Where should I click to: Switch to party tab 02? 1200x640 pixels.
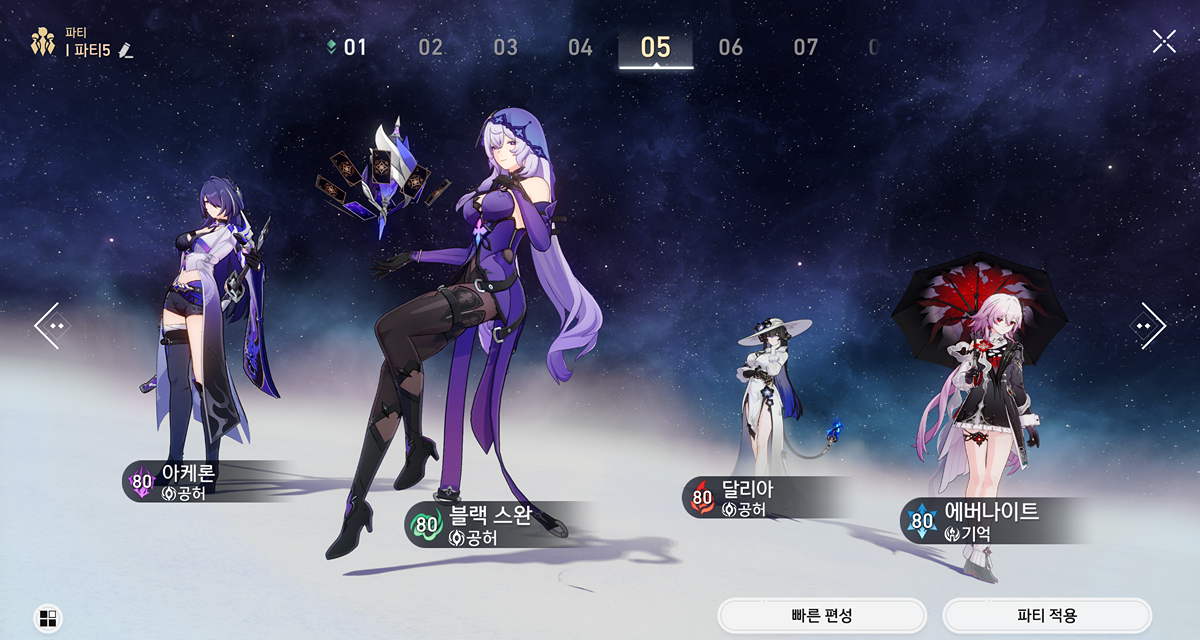click(x=430, y=47)
